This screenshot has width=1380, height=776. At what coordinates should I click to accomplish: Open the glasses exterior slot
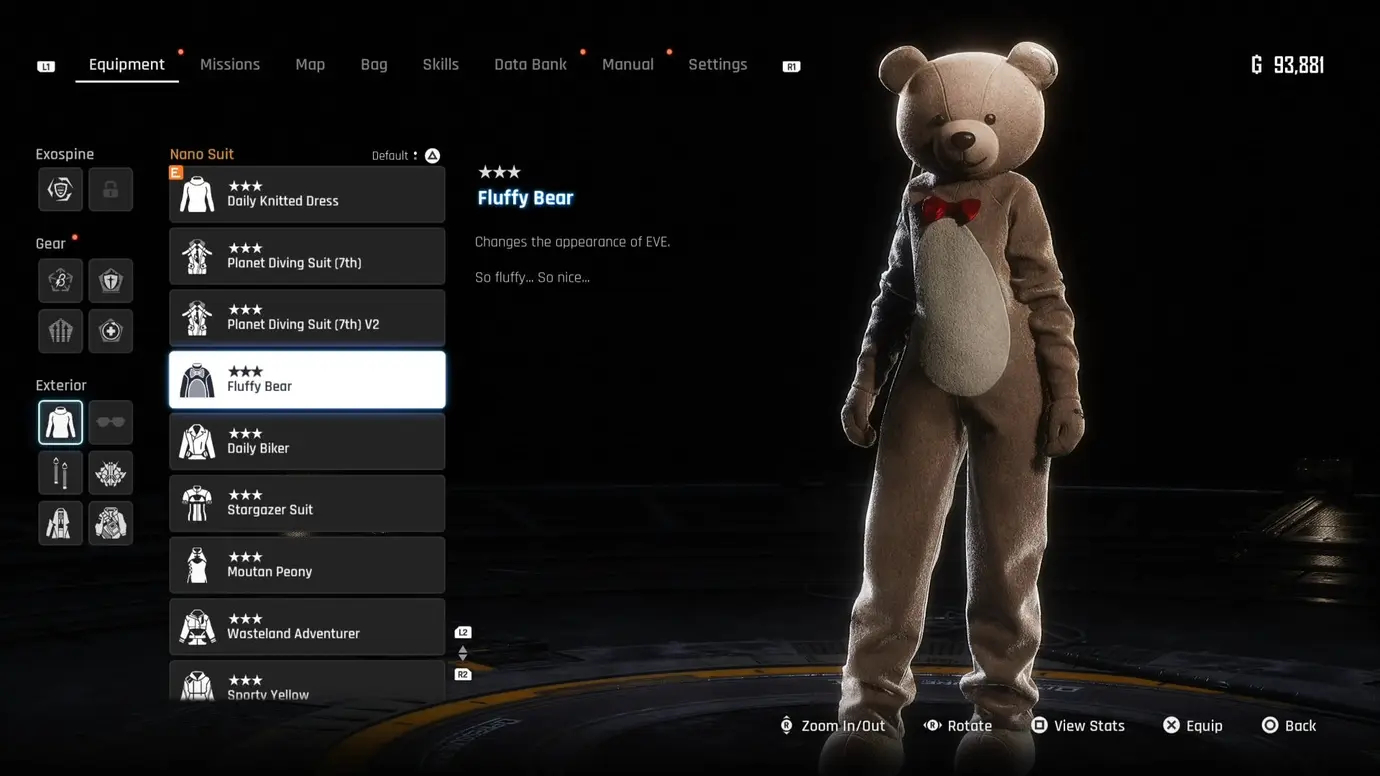click(110, 422)
